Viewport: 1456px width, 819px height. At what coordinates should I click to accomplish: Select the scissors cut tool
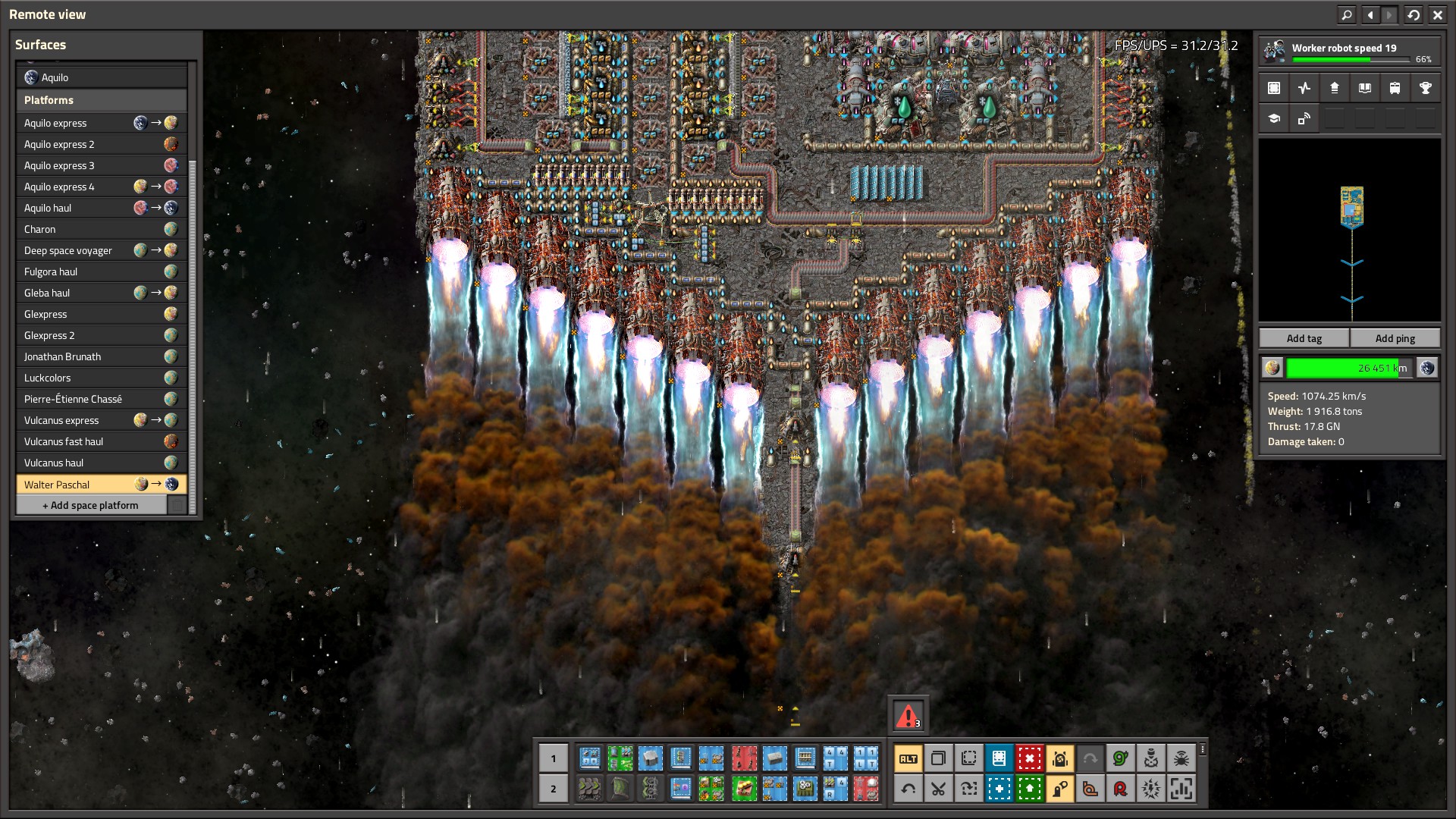tap(938, 789)
